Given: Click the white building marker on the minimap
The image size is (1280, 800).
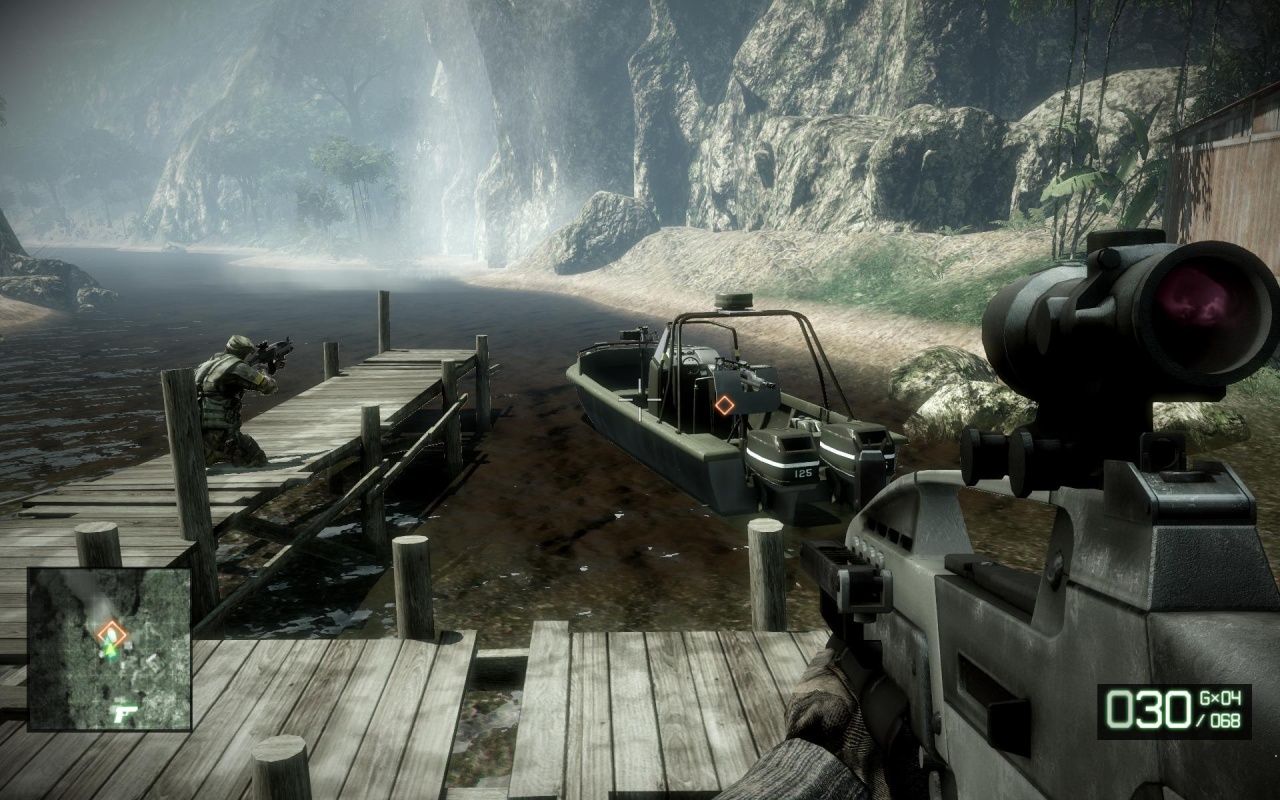Looking at the screenshot, I should pyautogui.click(x=155, y=664).
